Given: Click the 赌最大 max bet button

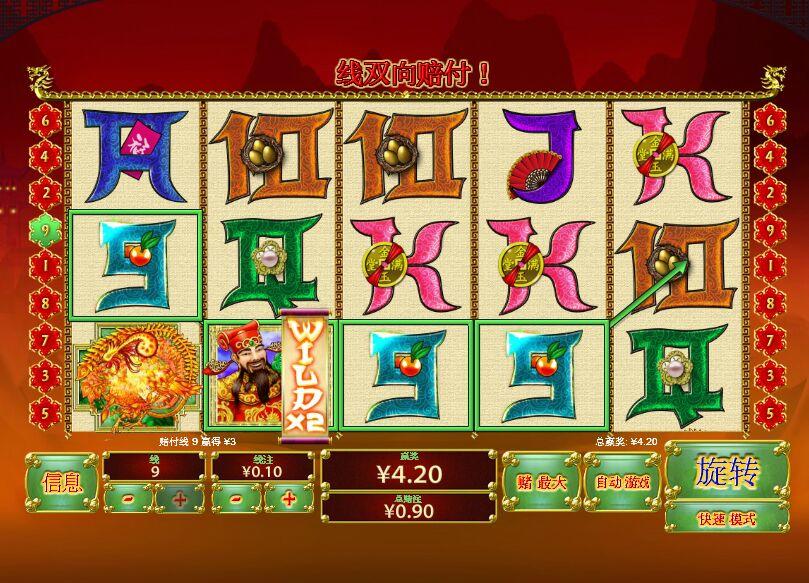Looking at the screenshot, I should (540, 483).
